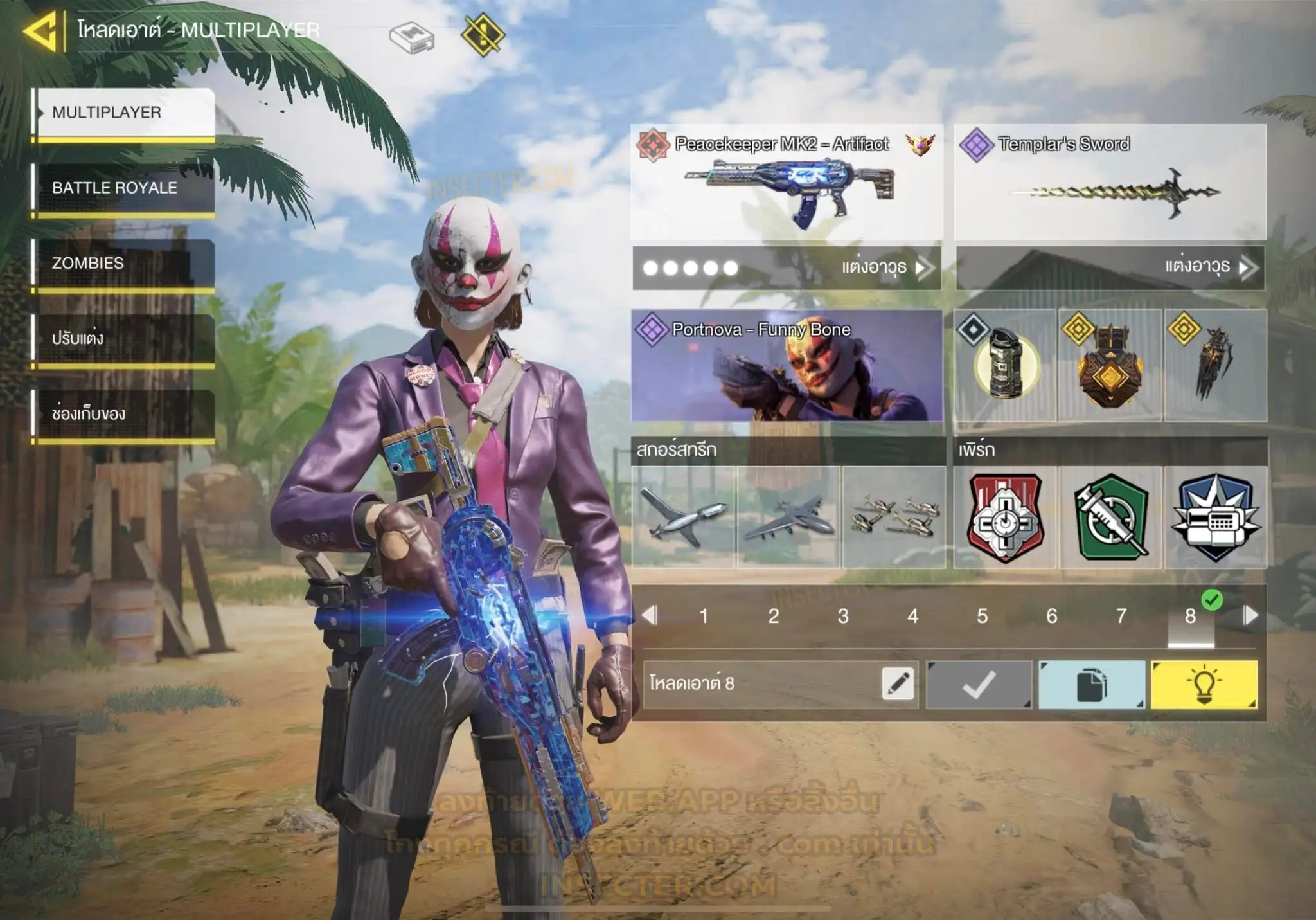
Task: Choose the Templar's Sword secondary slot
Action: 1110,183
